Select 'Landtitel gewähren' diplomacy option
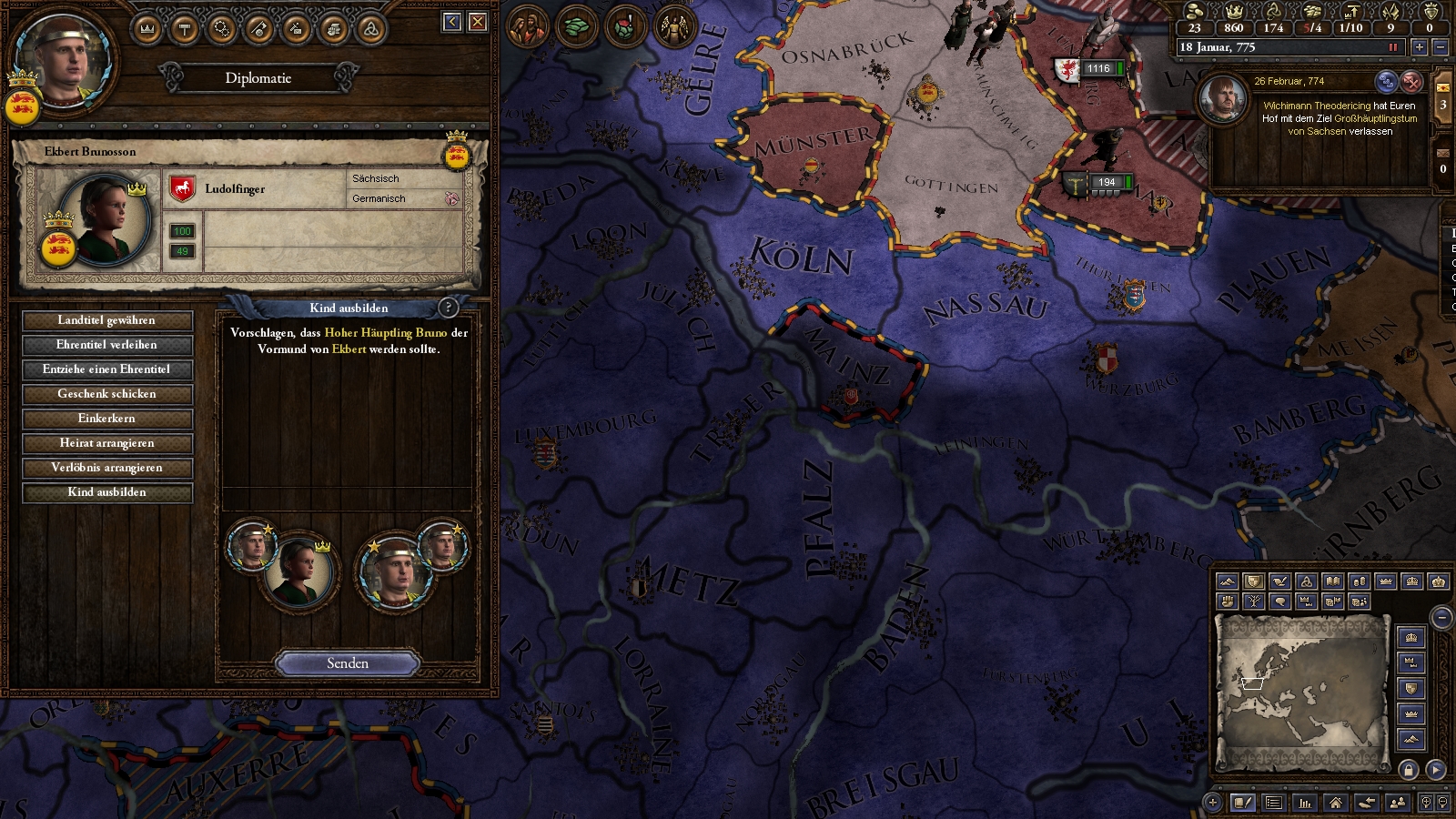 point(106,320)
